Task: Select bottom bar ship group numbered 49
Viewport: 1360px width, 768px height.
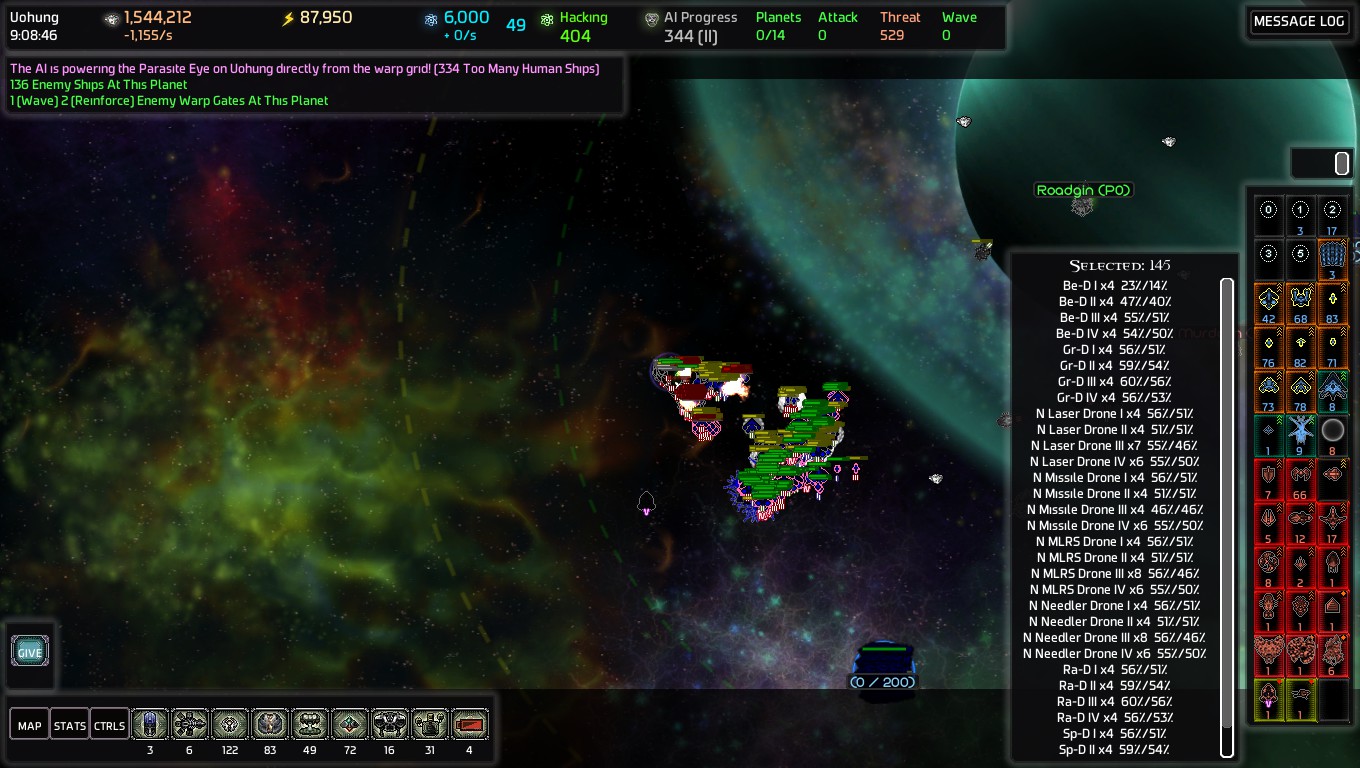Action: coord(310,724)
